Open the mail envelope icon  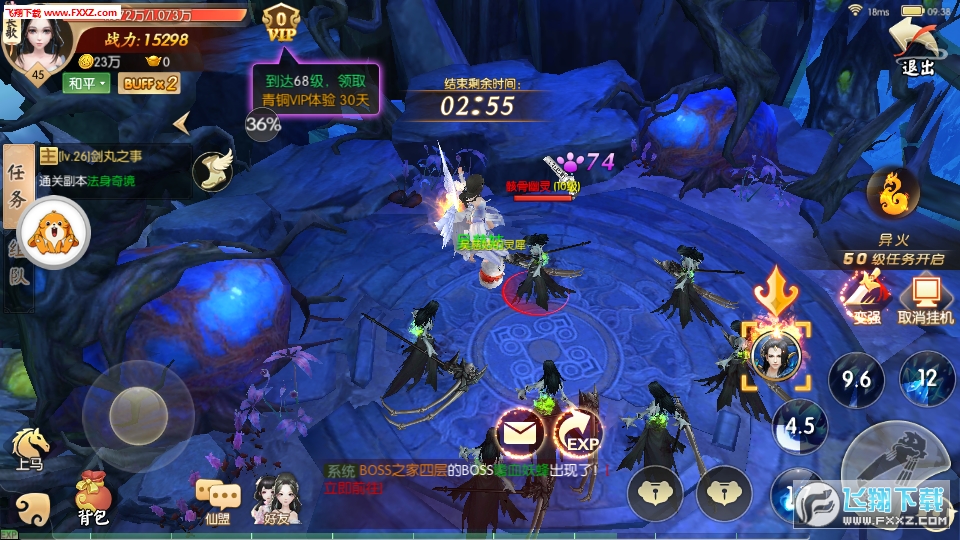tap(520, 434)
